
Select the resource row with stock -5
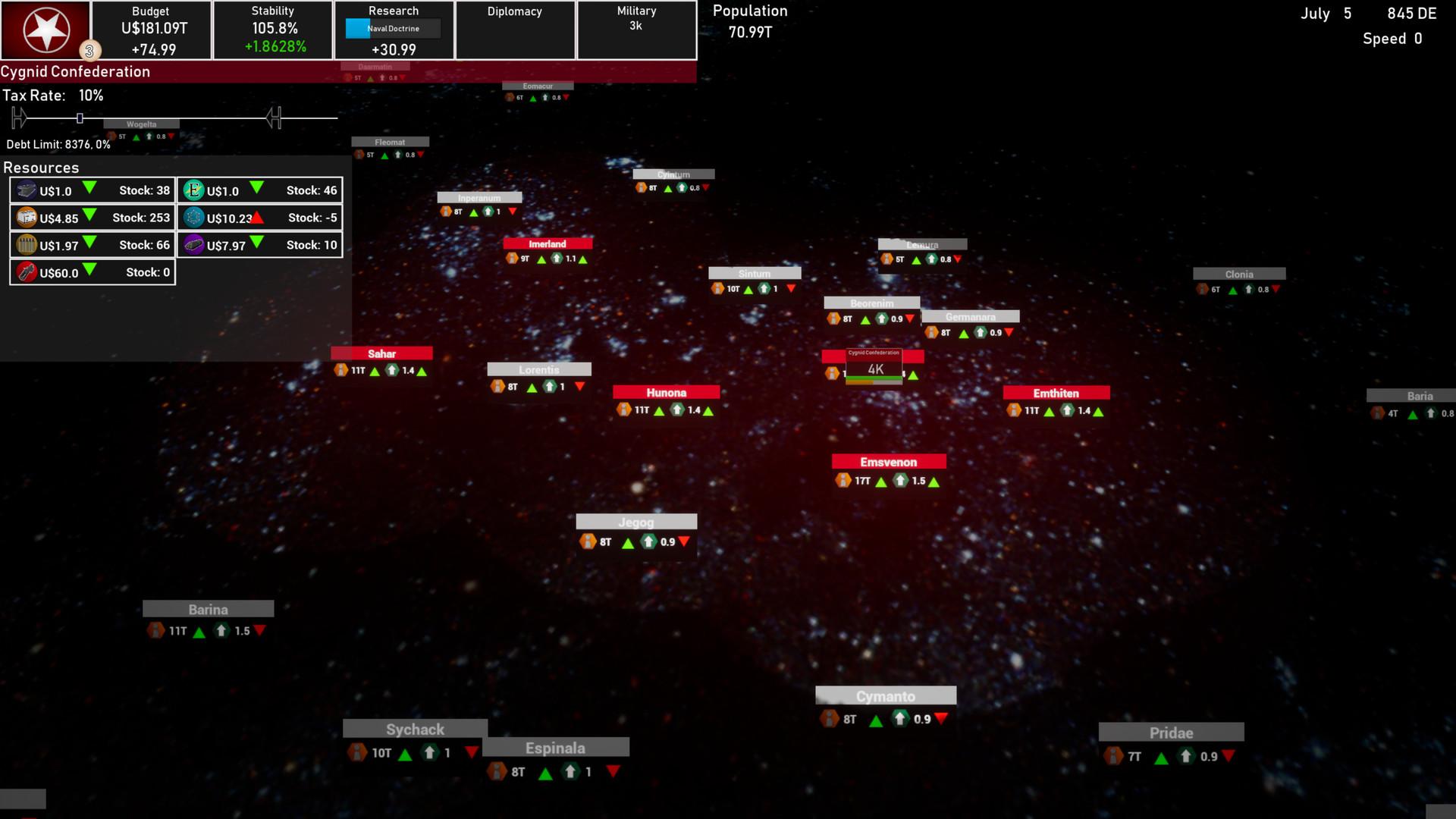pyautogui.click(x=259, y=218)
